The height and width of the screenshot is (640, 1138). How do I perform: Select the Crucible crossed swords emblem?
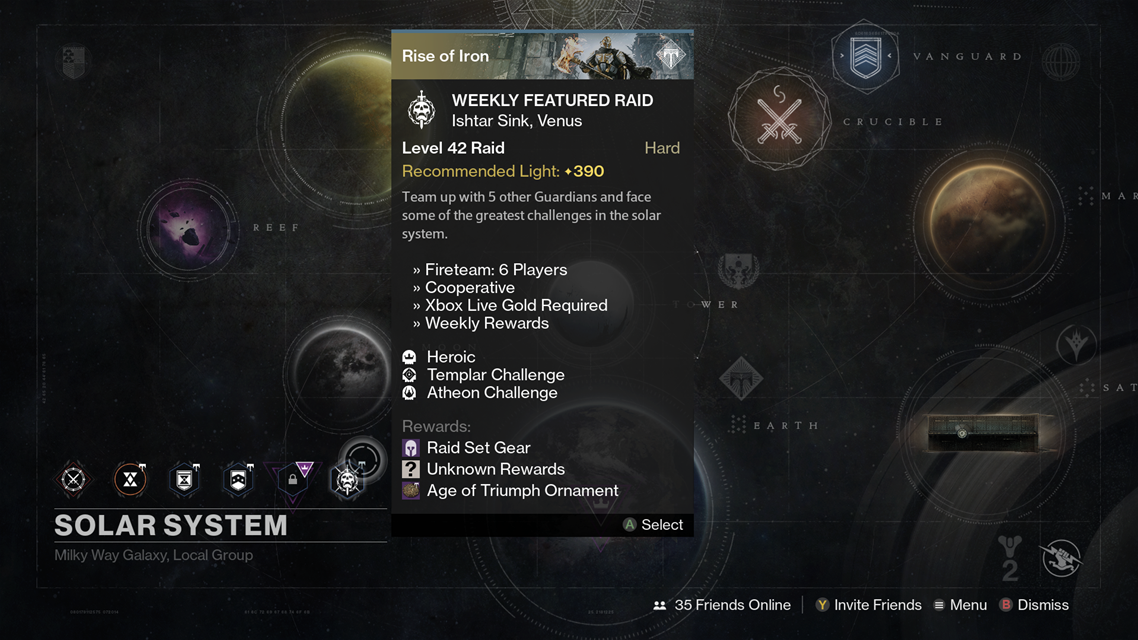[x=779, y=120]
